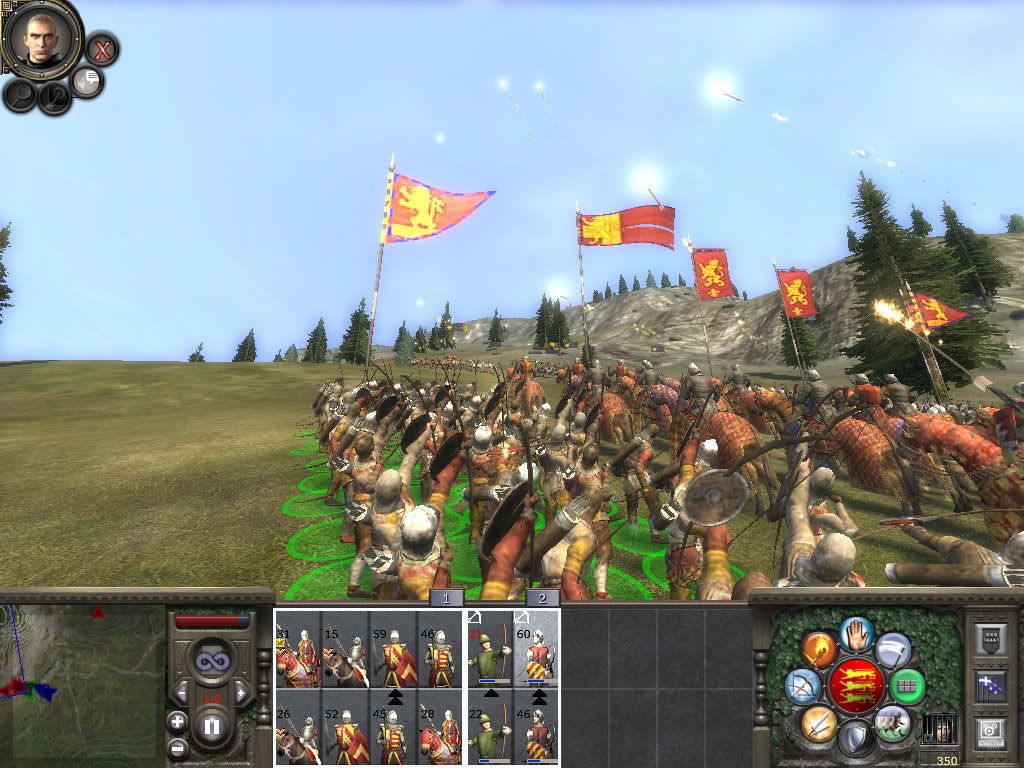The height and width of the screenshot is (768, 1024).
Task: Click the magnifying glass advisor button
Action: coord(20,94)
